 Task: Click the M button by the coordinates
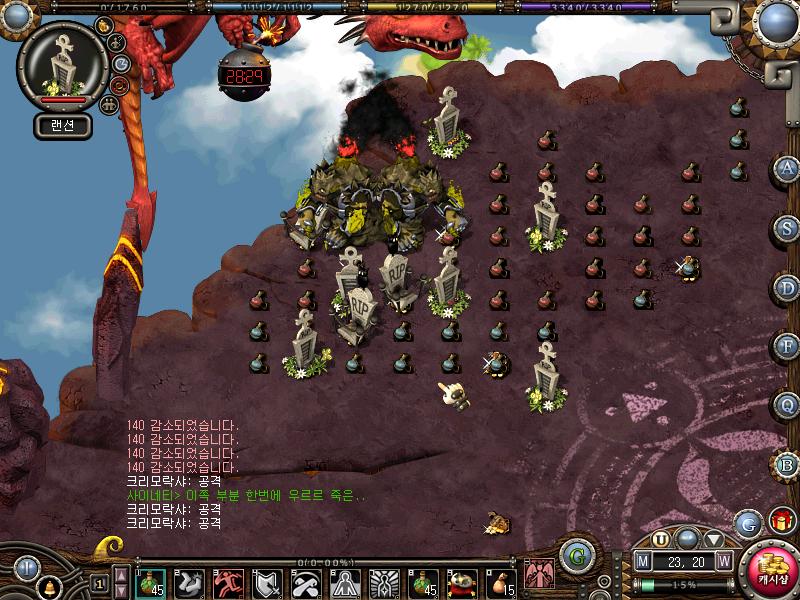[x=643, y=561]
